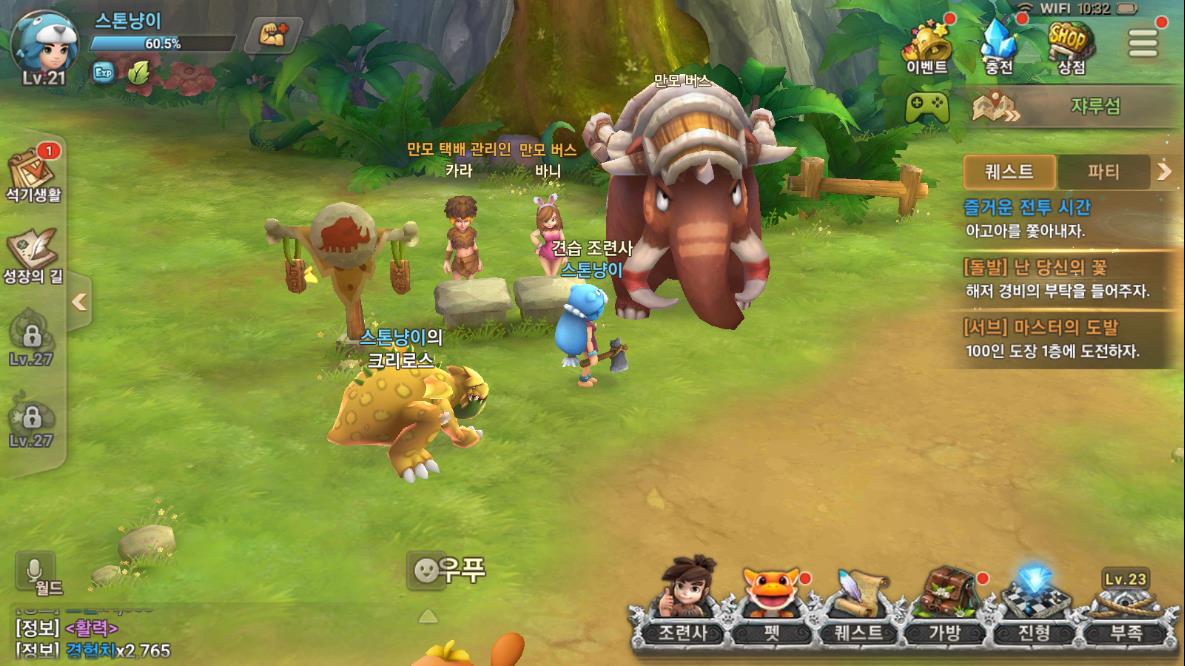
Task: Open the hamburger main menu
Action: point(1143,42)
